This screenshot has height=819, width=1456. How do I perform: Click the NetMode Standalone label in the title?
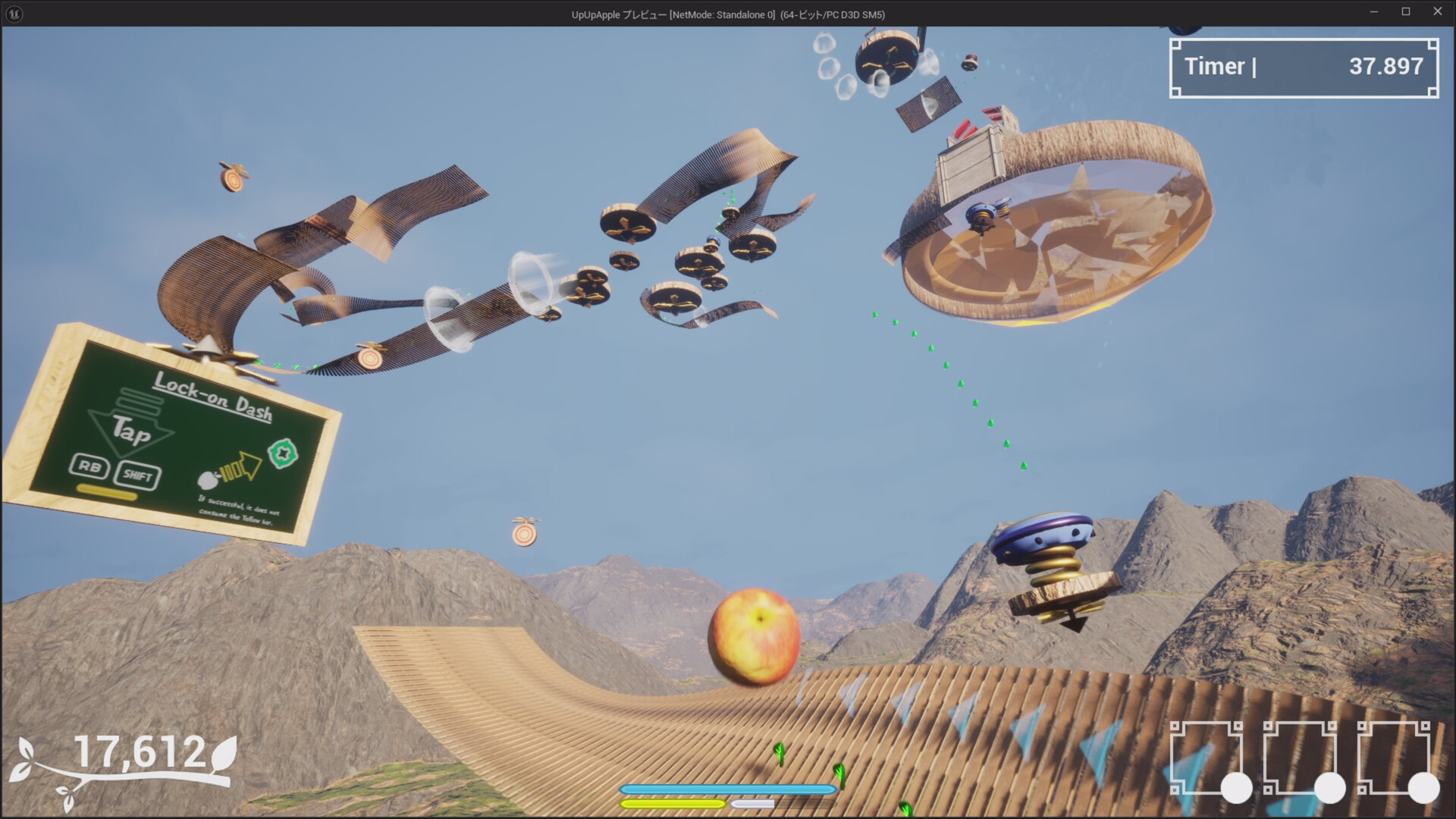click(720, 13)
